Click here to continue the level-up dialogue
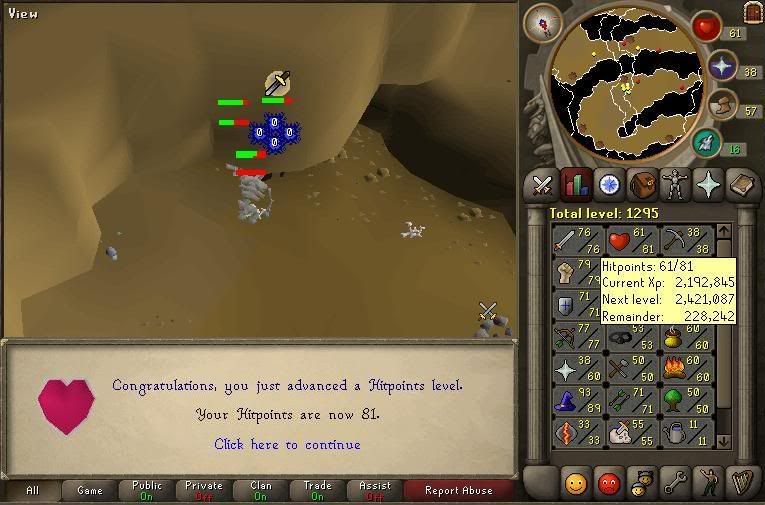 (x=287, y=444)
